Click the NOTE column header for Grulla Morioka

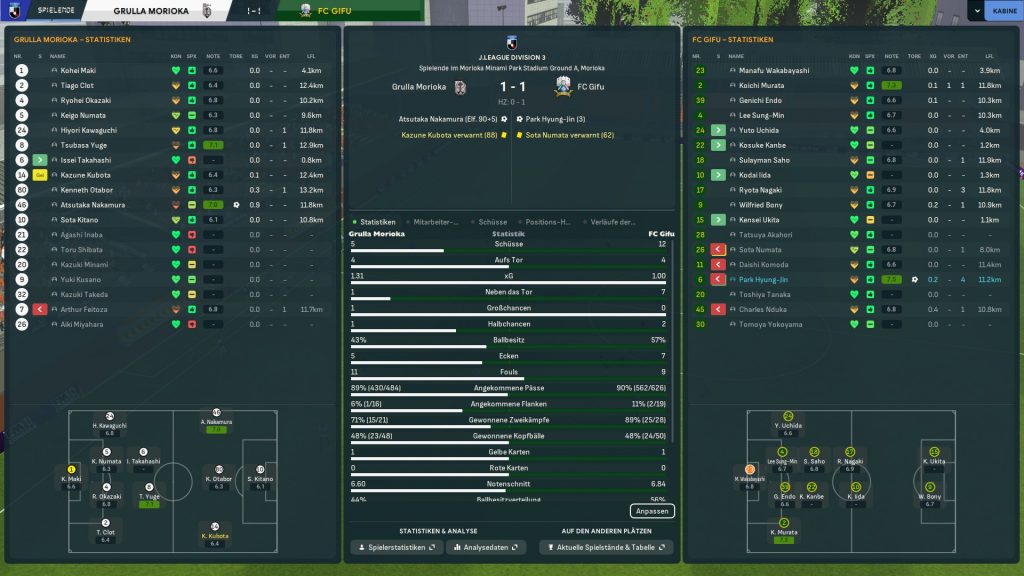pos(212,56)
